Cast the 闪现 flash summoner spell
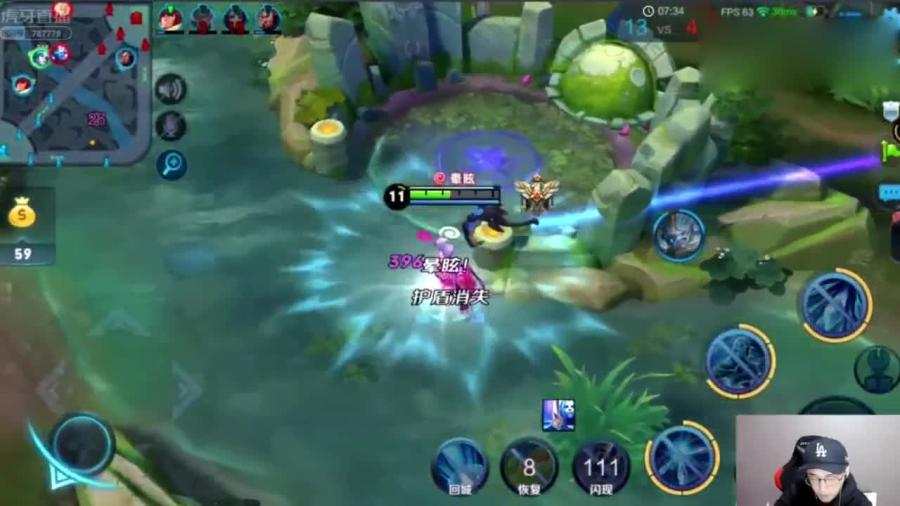The image size is (900, 506). [601, 466]
